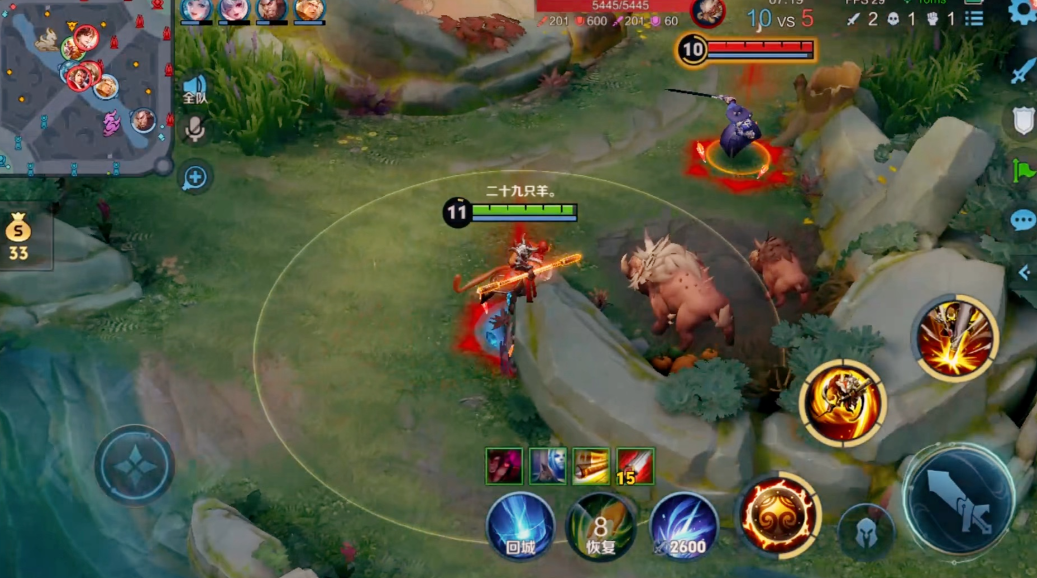Viewport: 1037px width, 578px height.
Task: Activate the 回城 recall button
Action: (x=520, y=526)
